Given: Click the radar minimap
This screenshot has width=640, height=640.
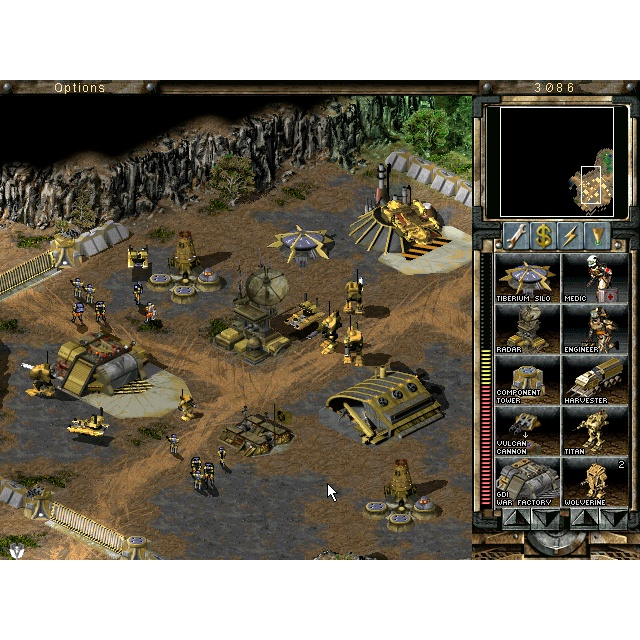Looking at the screenshot, I should 556,161.
